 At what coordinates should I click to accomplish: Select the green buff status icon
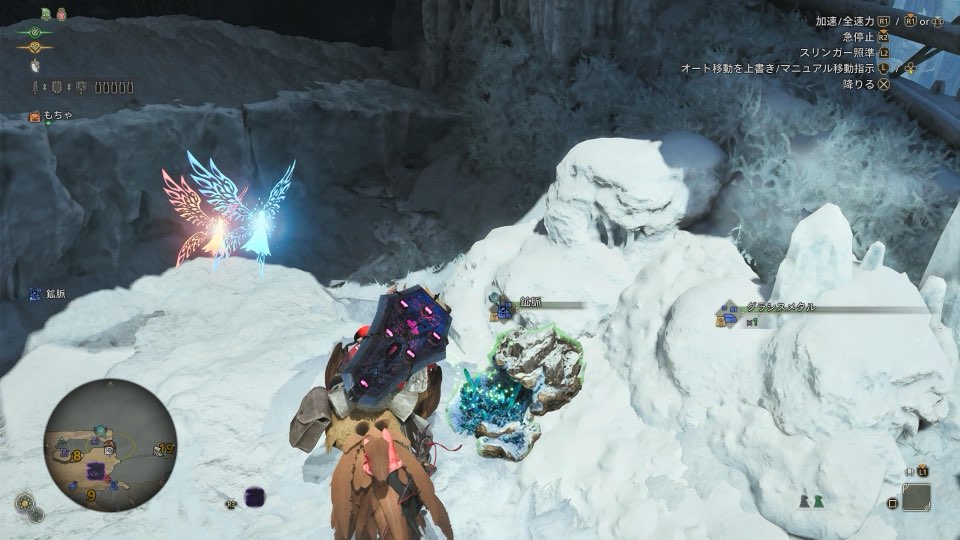46,14
